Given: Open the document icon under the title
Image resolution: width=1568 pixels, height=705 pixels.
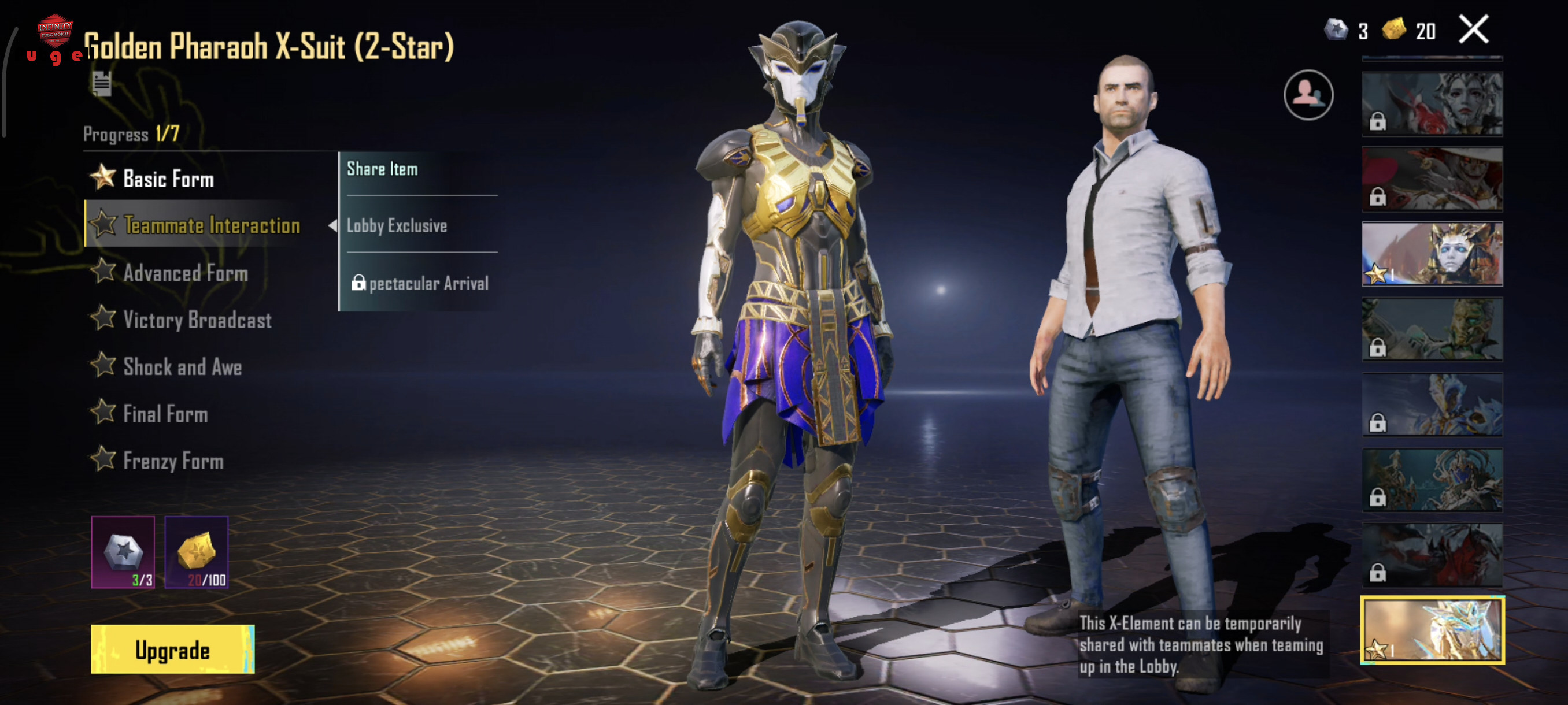Looking at the screenshot, I should 102,83.
